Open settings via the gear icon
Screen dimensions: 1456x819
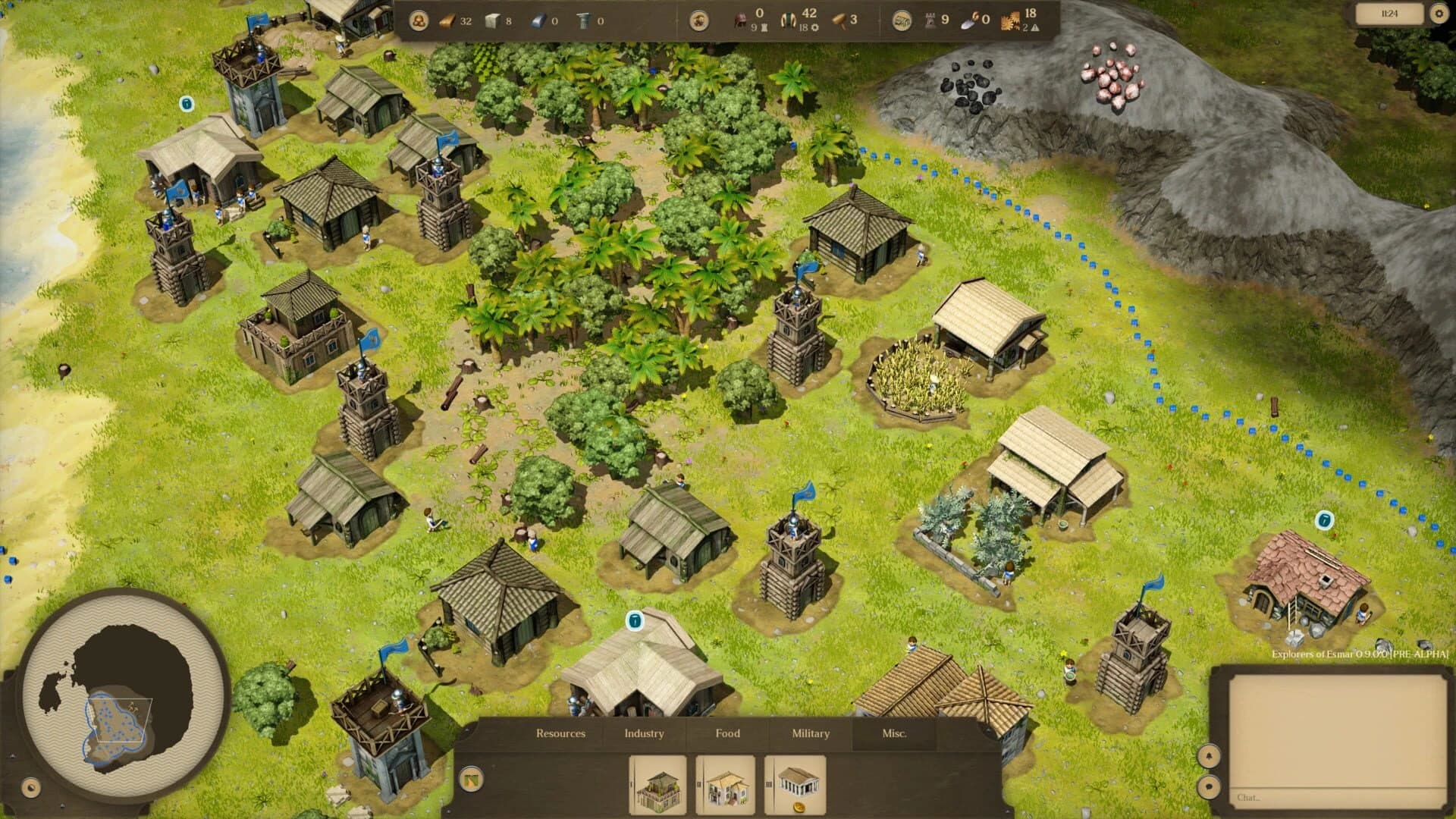point(1439,14)
